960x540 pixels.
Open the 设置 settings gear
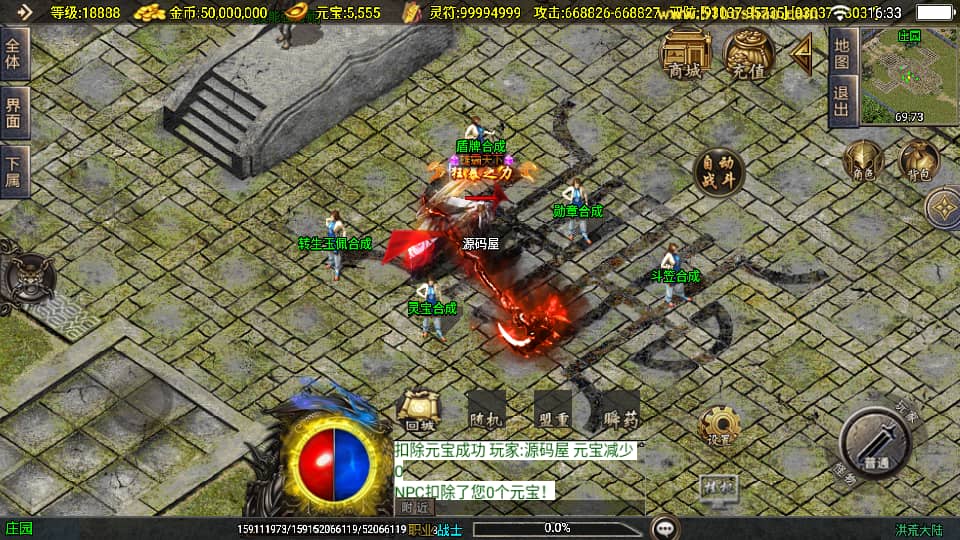tap(718, 426)
